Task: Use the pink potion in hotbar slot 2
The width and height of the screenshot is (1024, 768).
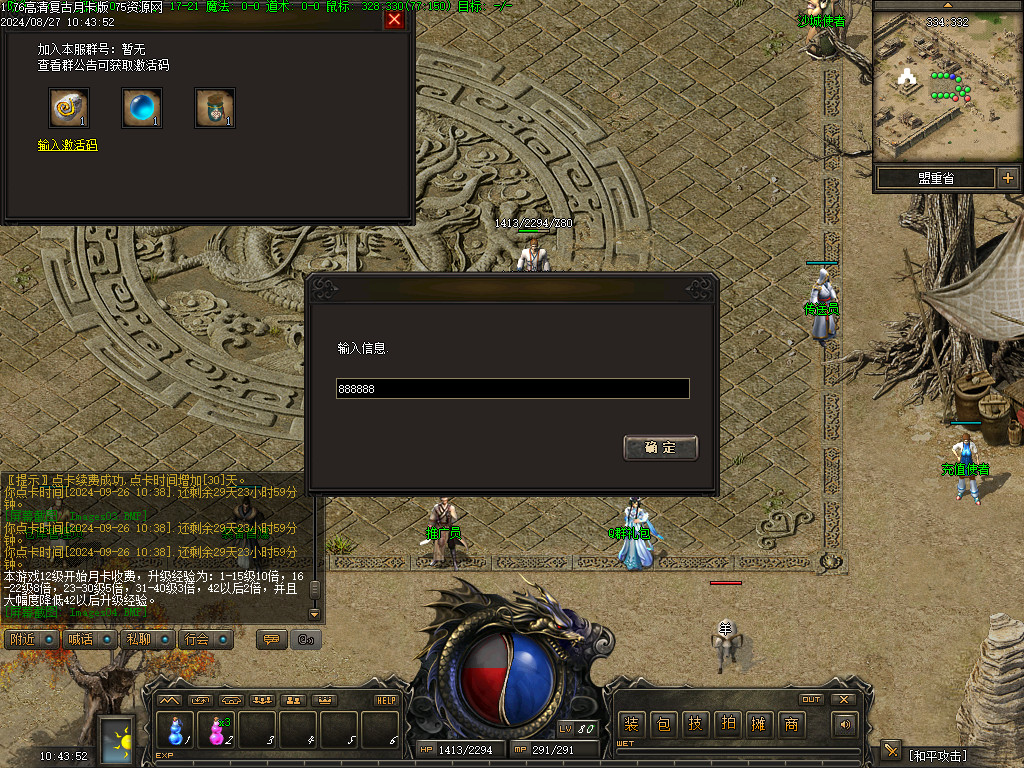Action: click(216, 730)
